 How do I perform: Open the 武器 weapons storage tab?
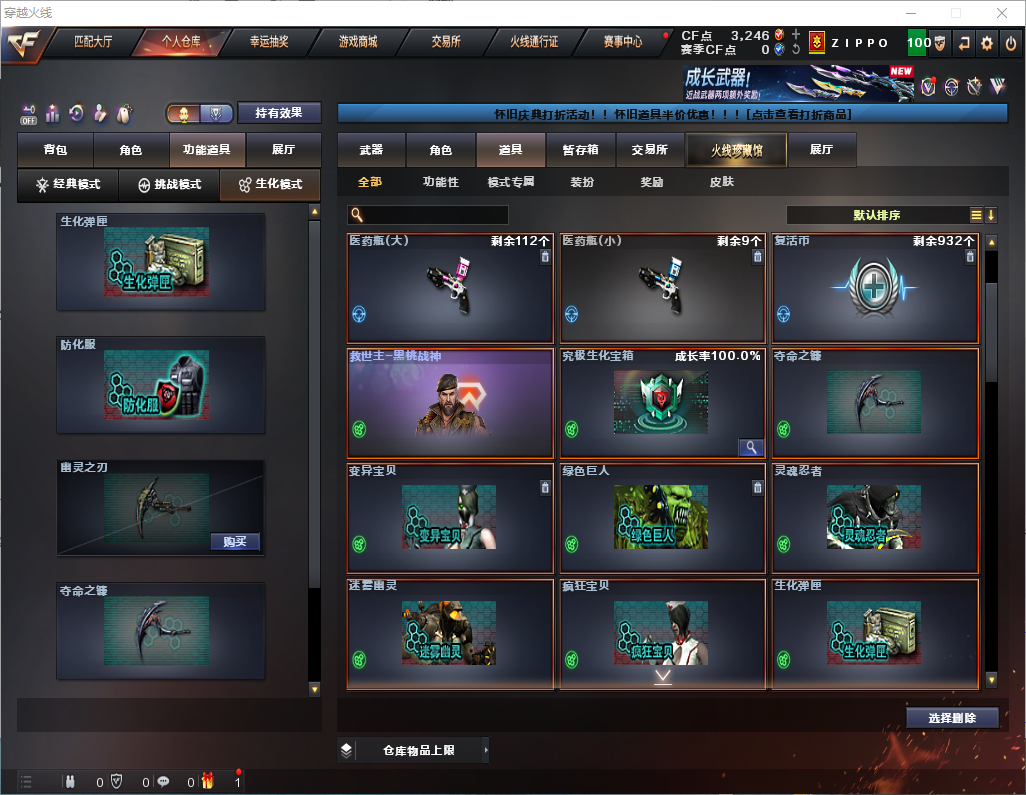371,150
